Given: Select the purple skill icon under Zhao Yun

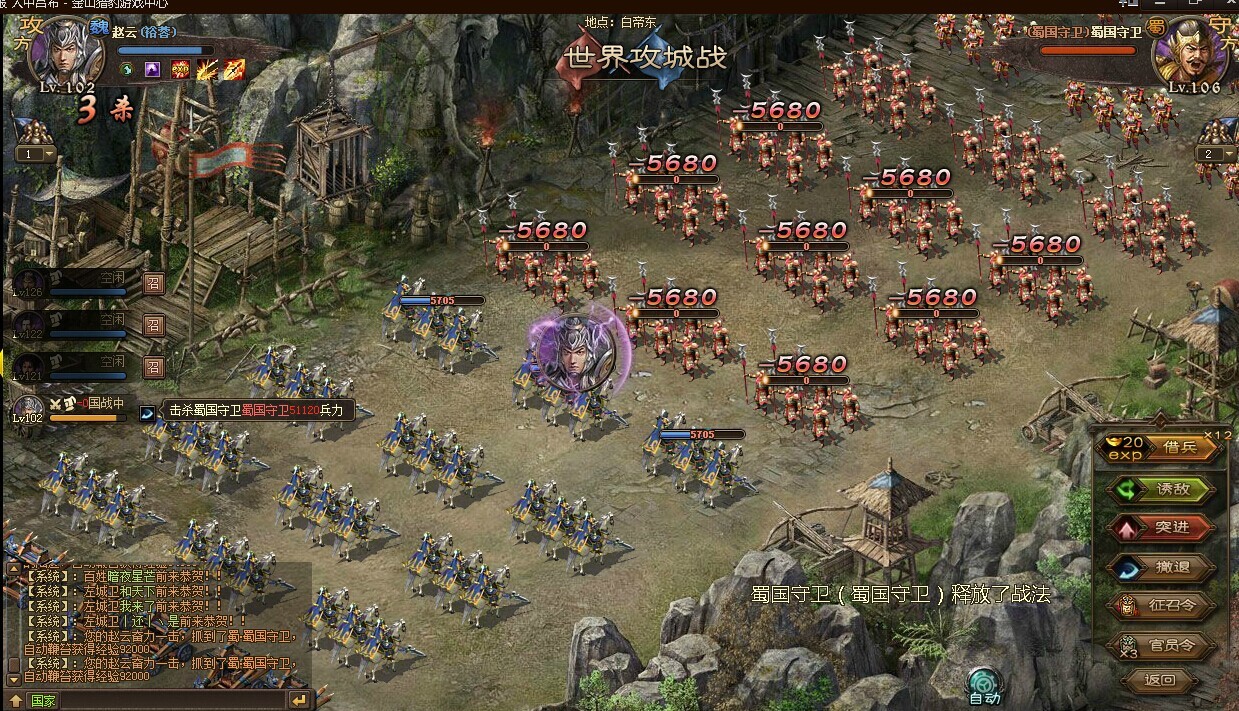Looking at the screenshot, I should click(x=153, y=69).
